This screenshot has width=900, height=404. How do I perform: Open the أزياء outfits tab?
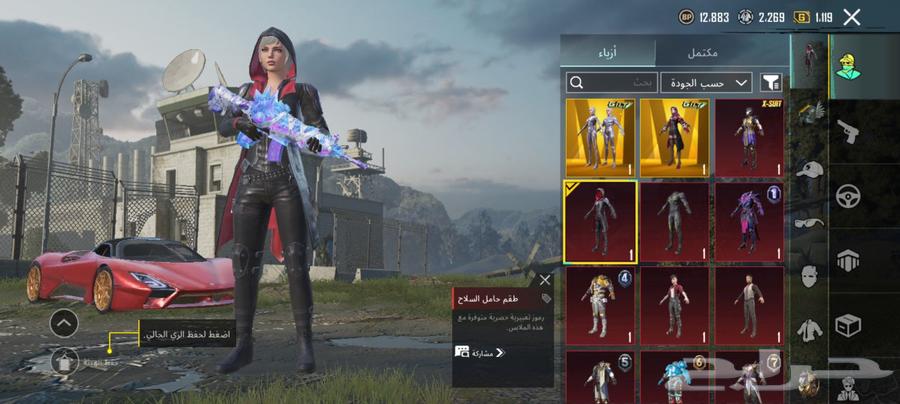point(608,52)
